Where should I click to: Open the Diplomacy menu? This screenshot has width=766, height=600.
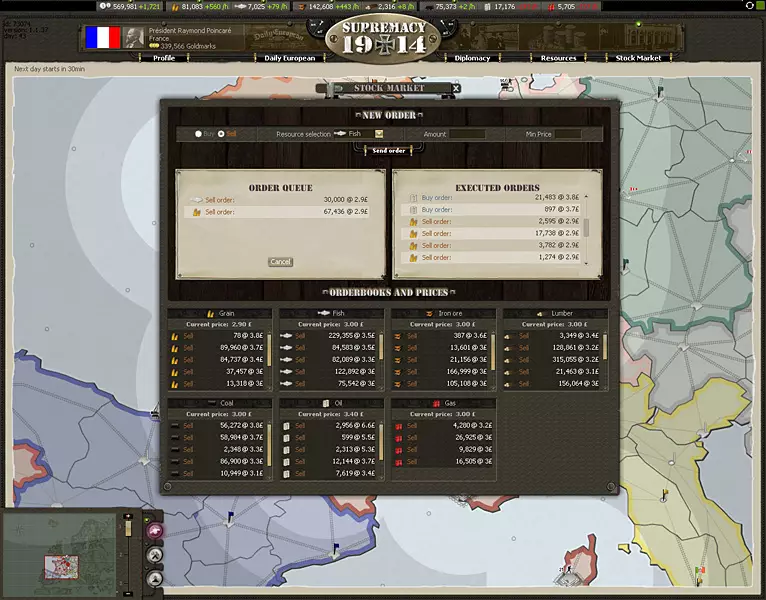click(x=472, y=58)
